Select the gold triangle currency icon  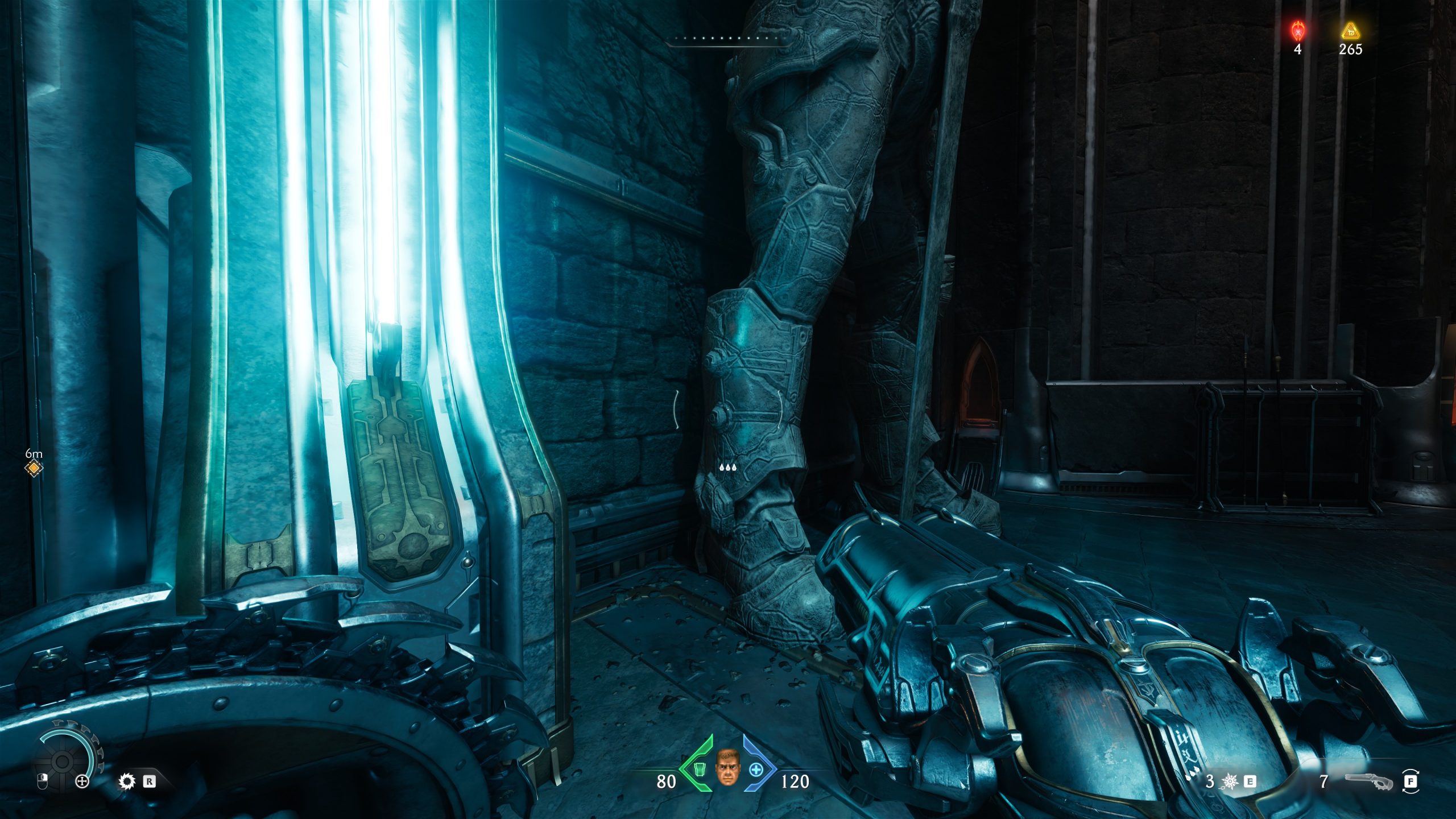(x=1350, y=30)
